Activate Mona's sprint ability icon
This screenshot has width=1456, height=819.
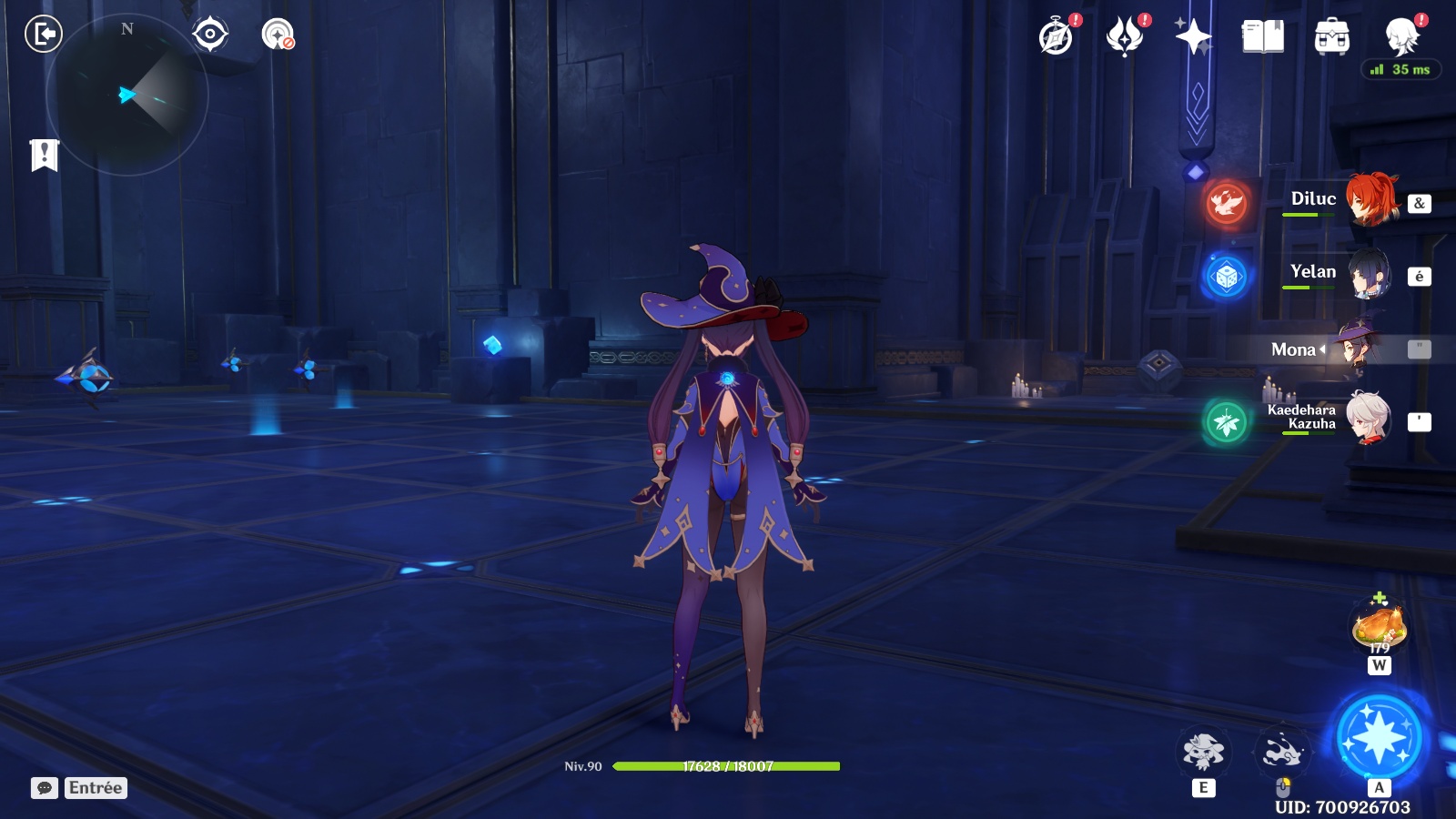1282,752
